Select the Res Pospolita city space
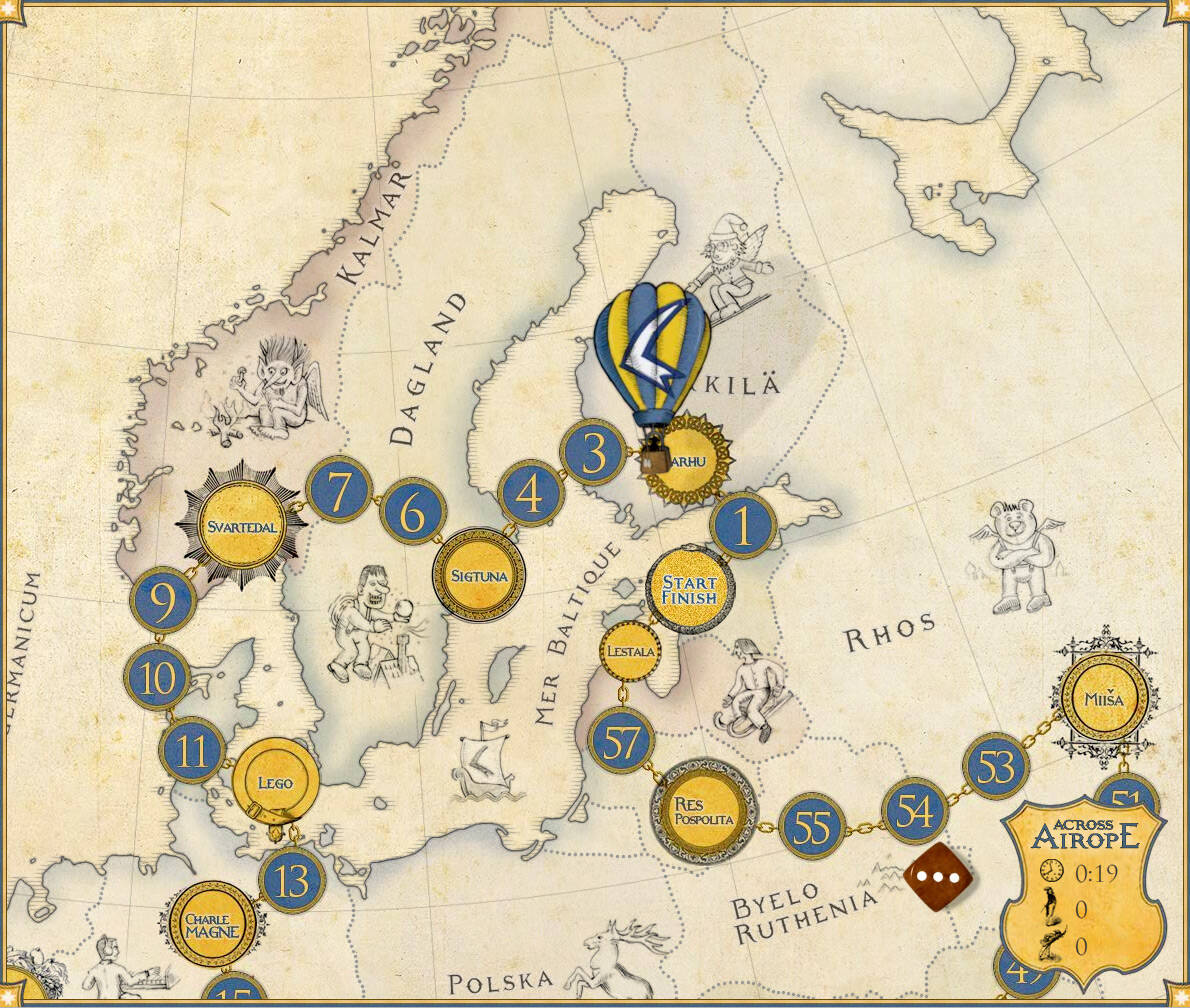The height and width of the screenshot is (1008, 1190). (704, 811)
